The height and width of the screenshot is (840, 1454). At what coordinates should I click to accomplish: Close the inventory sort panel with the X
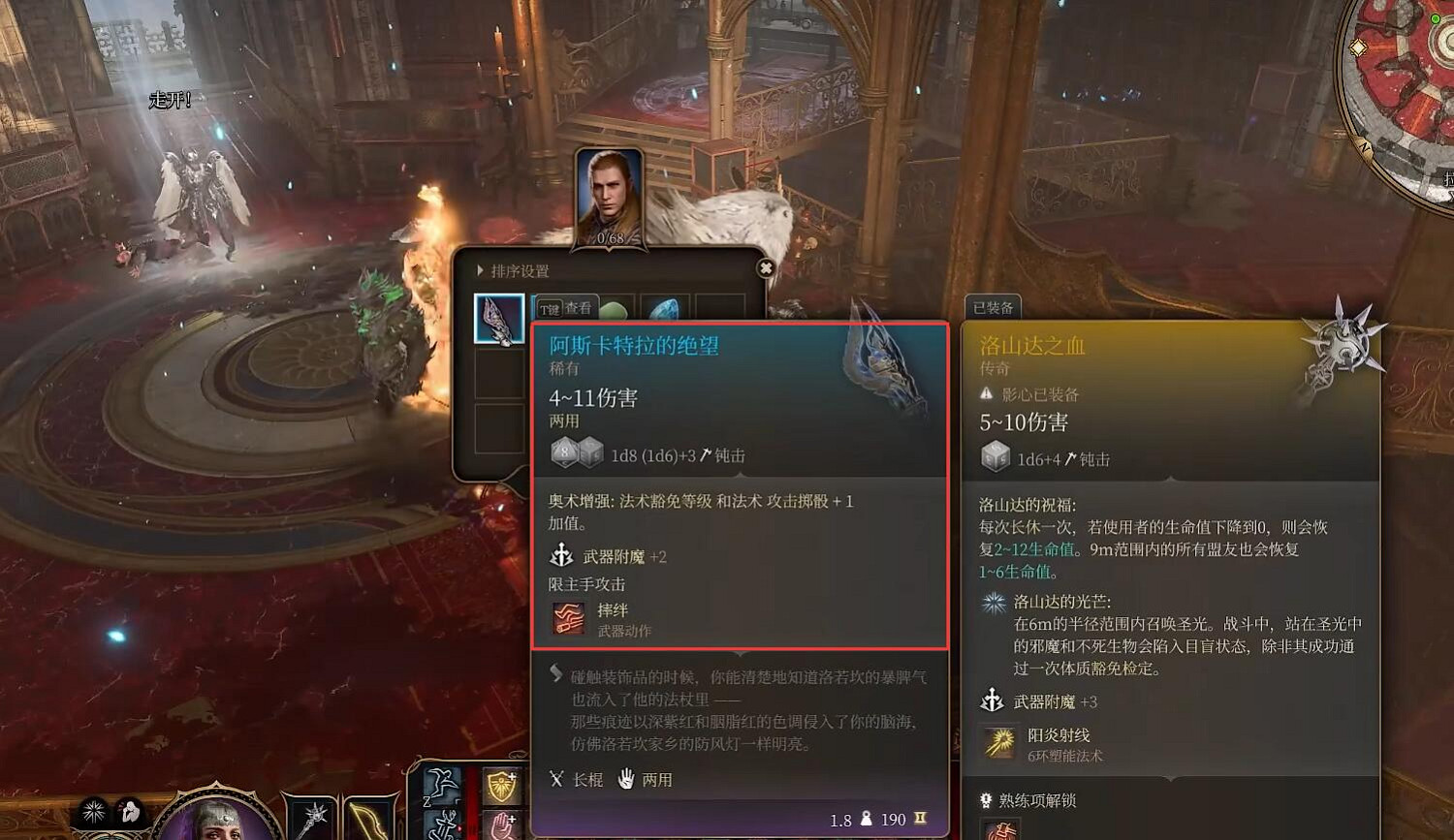(x=766, y=267)
